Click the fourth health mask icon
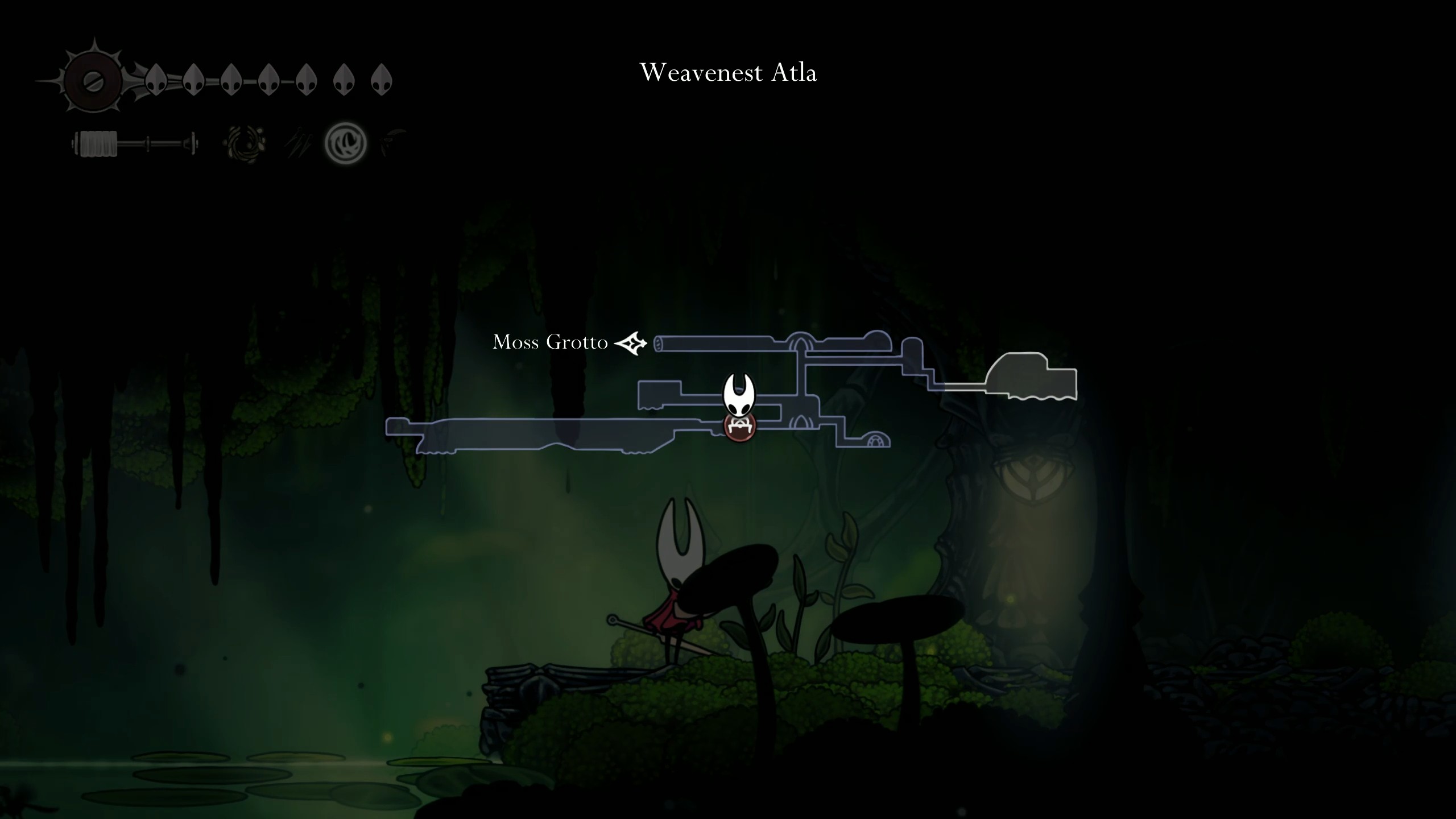The height and width of the screenshot is (819, 1456). point(268,80)
